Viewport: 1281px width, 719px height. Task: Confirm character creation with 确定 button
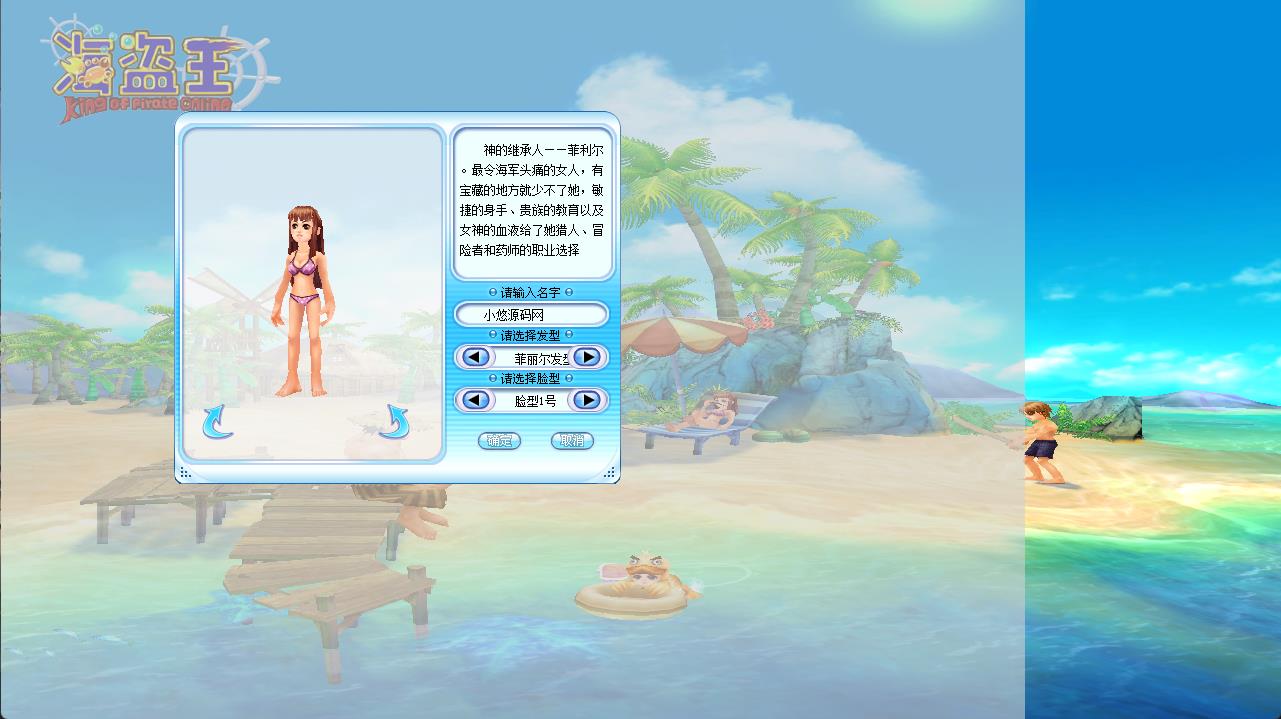coord(499,440)
